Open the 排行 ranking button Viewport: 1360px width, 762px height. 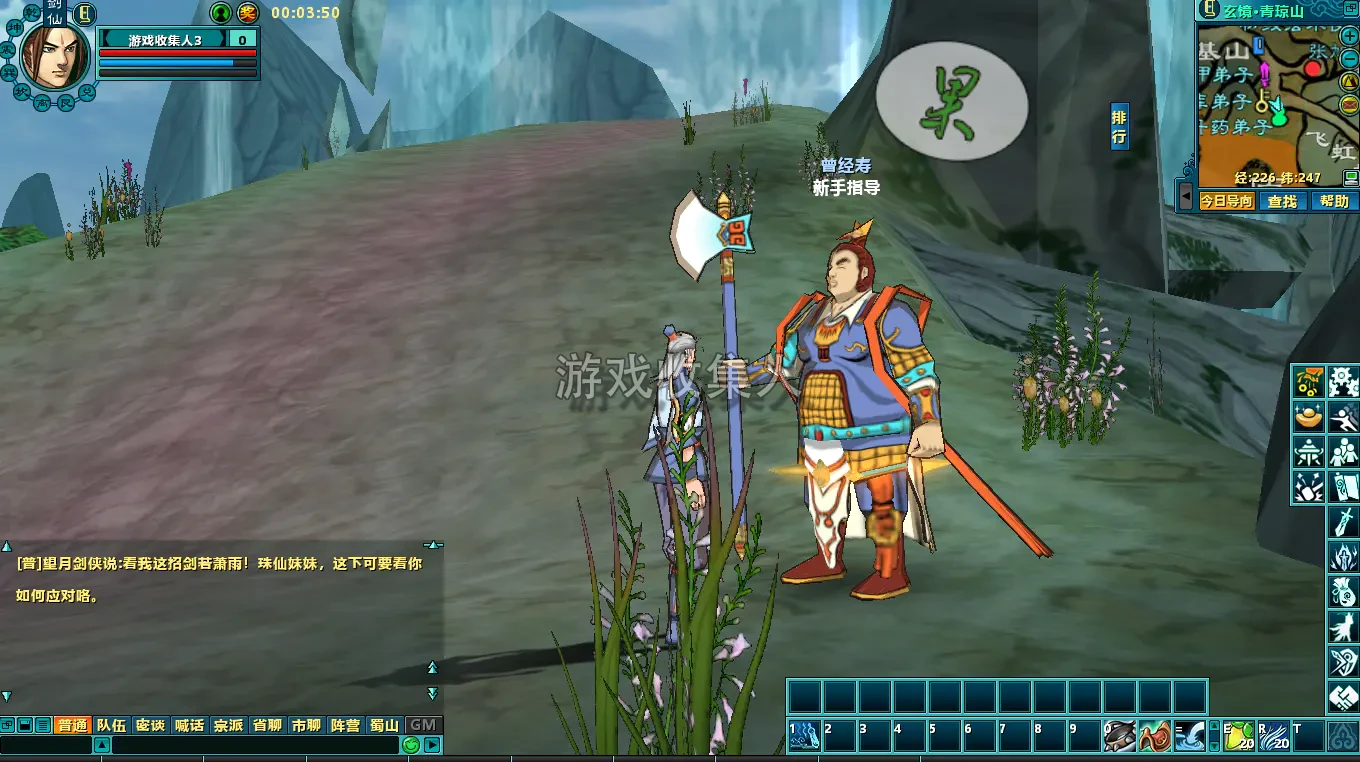[1119, 127]
